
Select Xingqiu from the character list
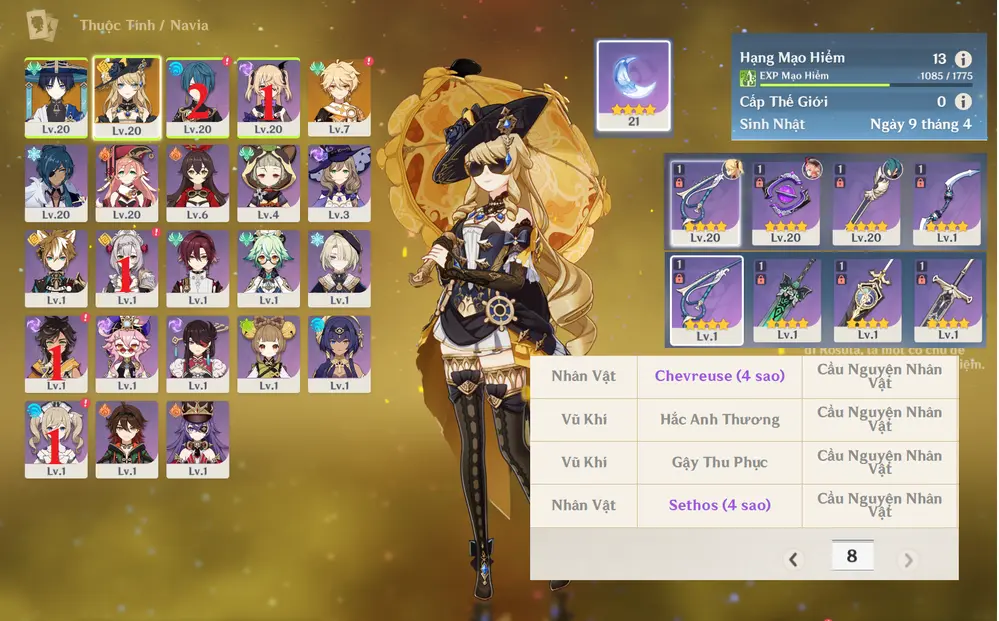click(198, 97)
